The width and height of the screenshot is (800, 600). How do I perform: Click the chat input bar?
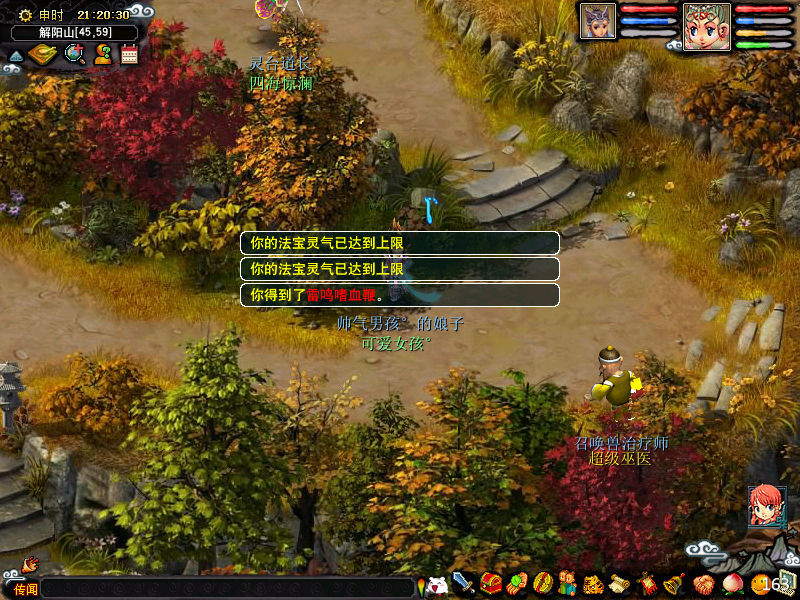pyautogui.click(x=228, y=587)
